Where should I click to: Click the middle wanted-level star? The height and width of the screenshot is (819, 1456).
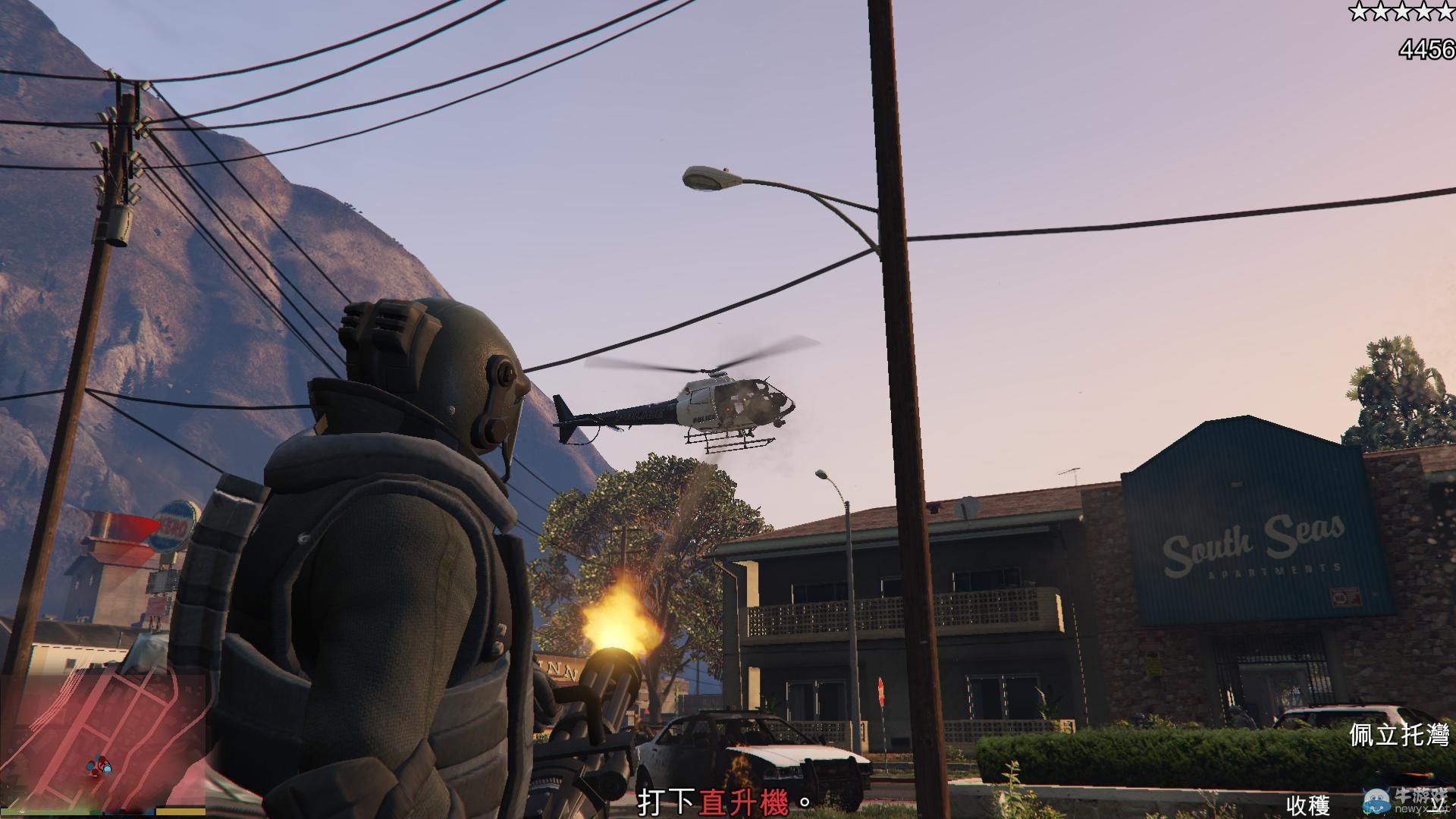(x=1401, y=11)
